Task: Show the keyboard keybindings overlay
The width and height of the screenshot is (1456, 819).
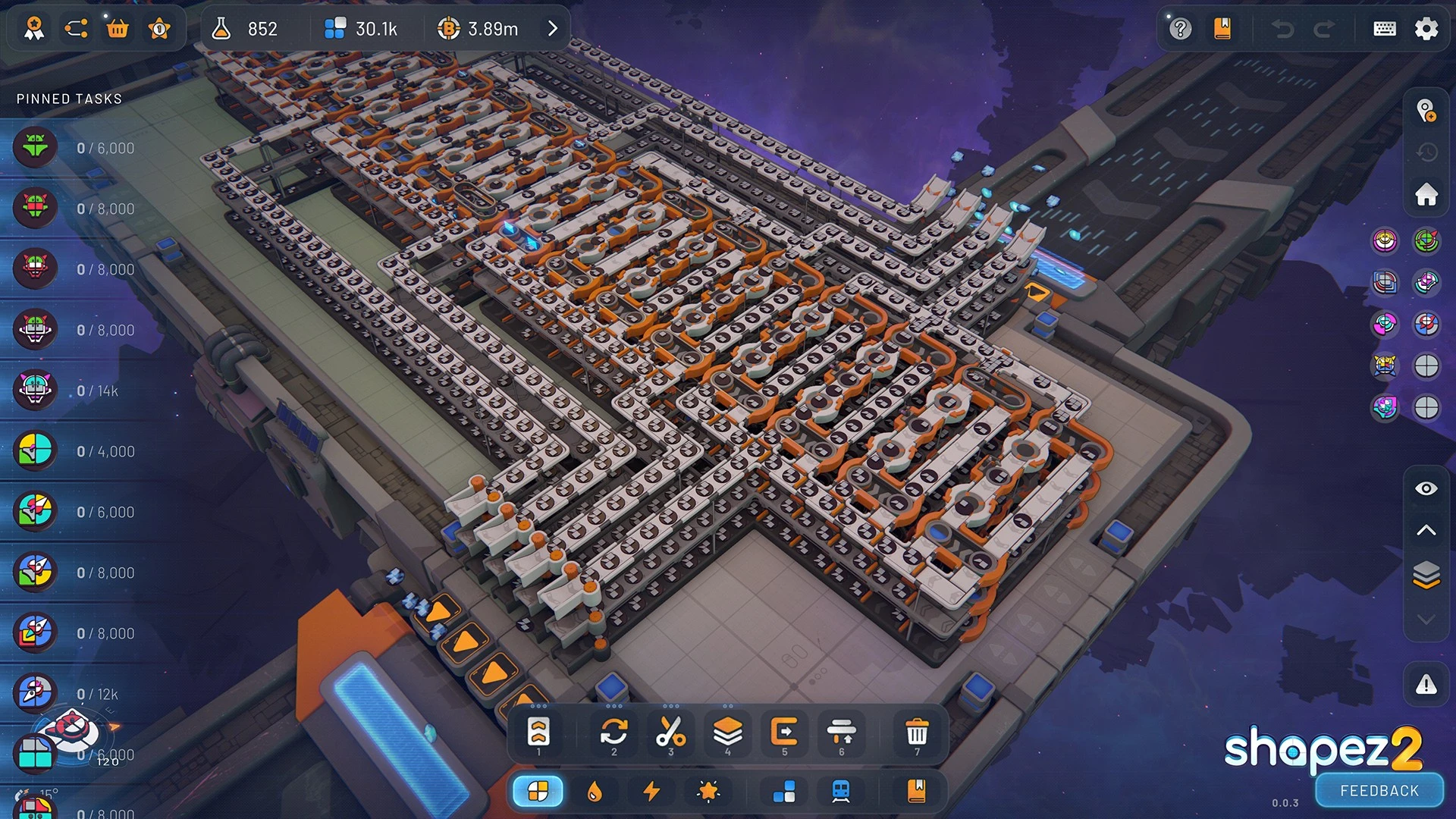Action: (1384, 29)
